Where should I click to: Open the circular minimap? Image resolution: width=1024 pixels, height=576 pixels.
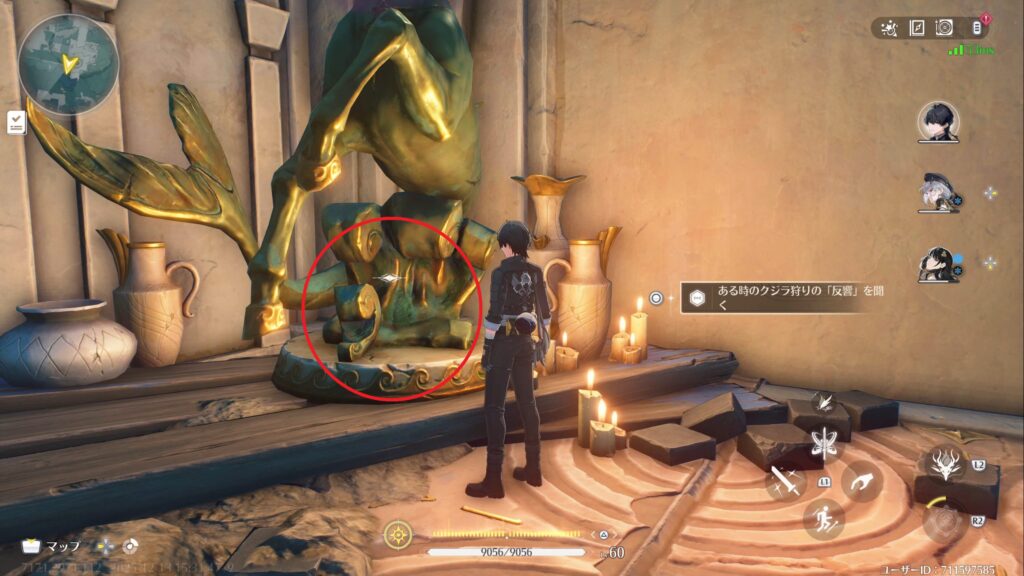[68, 64]
